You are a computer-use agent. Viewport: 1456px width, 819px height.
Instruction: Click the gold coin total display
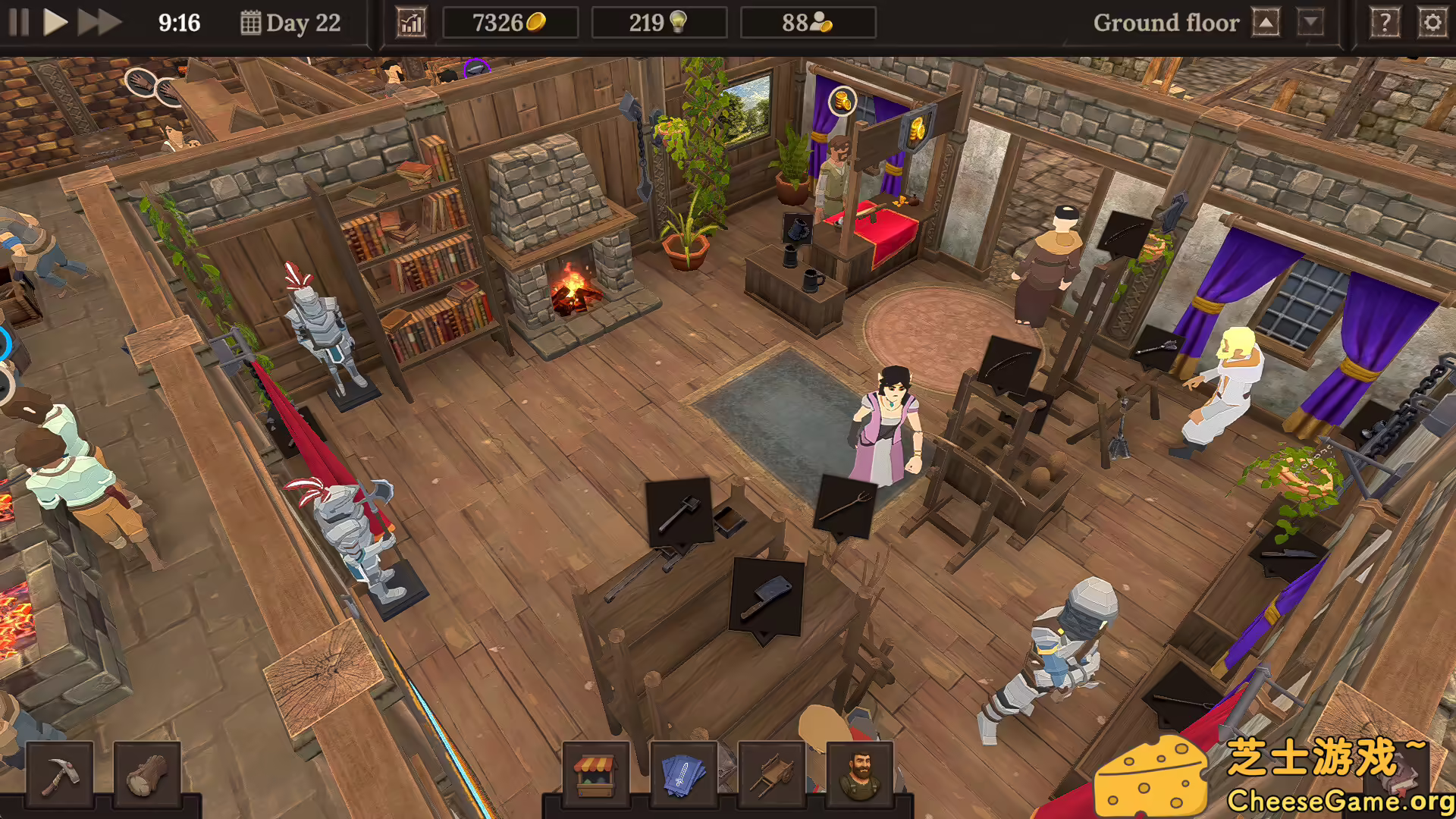[510, 21]
